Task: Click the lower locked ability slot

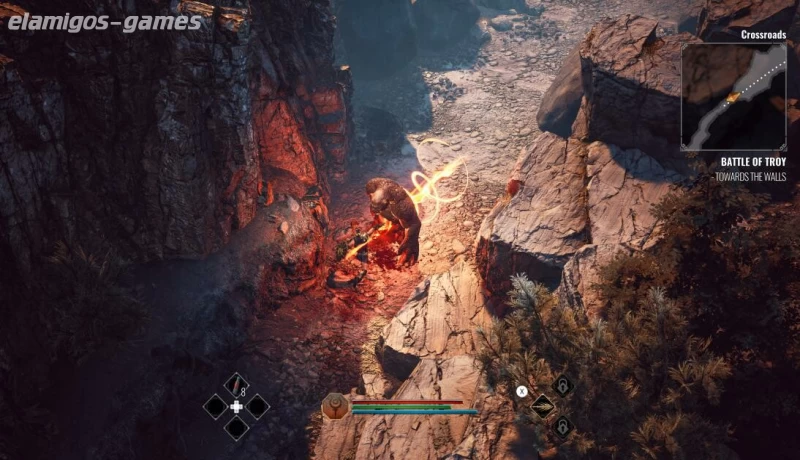Action: [x=563, y=426]
